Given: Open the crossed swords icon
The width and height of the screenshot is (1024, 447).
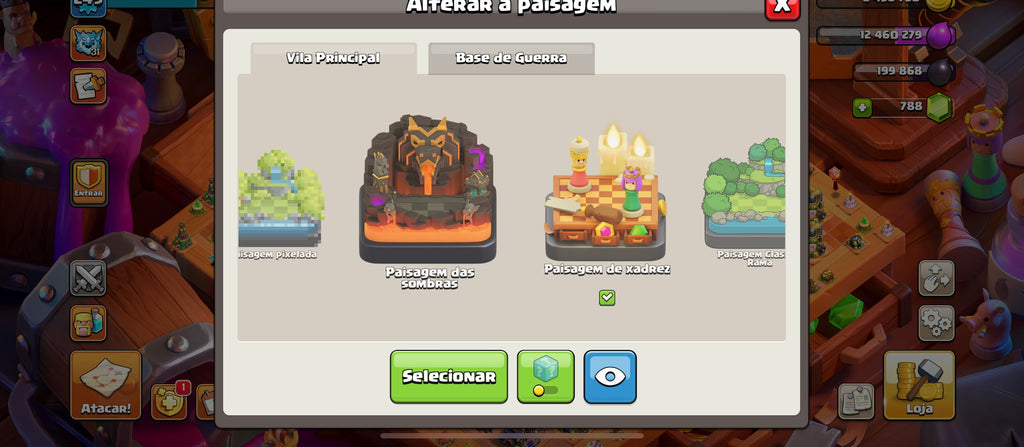Looking at the screenshot, I should [88, 277].
